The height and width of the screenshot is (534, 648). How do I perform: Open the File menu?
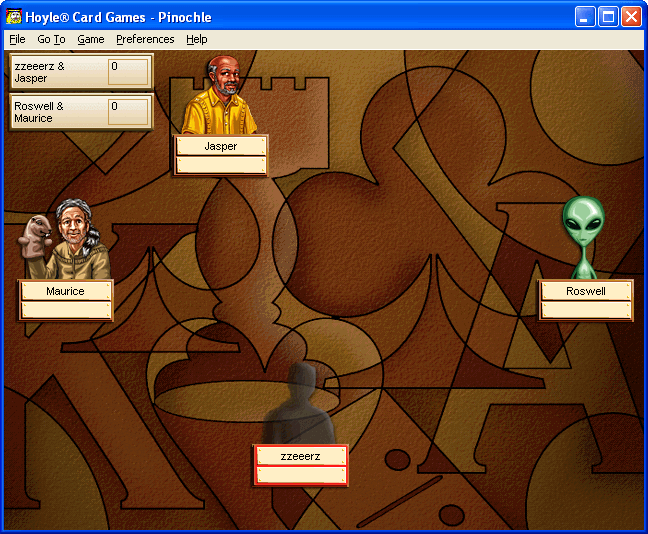[x=17, y=39]
